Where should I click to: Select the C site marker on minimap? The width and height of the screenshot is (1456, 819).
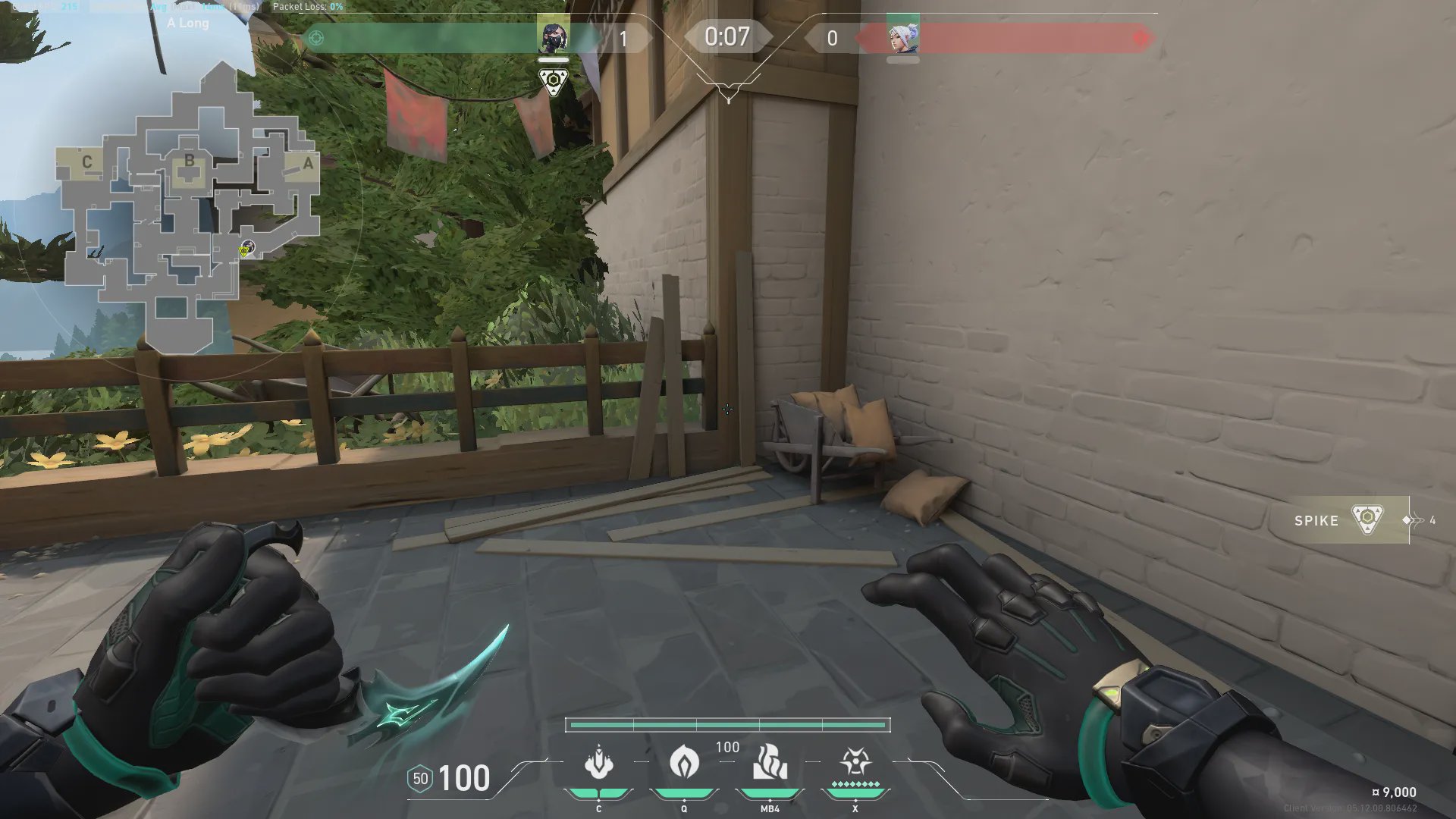(x=86, y=162)
